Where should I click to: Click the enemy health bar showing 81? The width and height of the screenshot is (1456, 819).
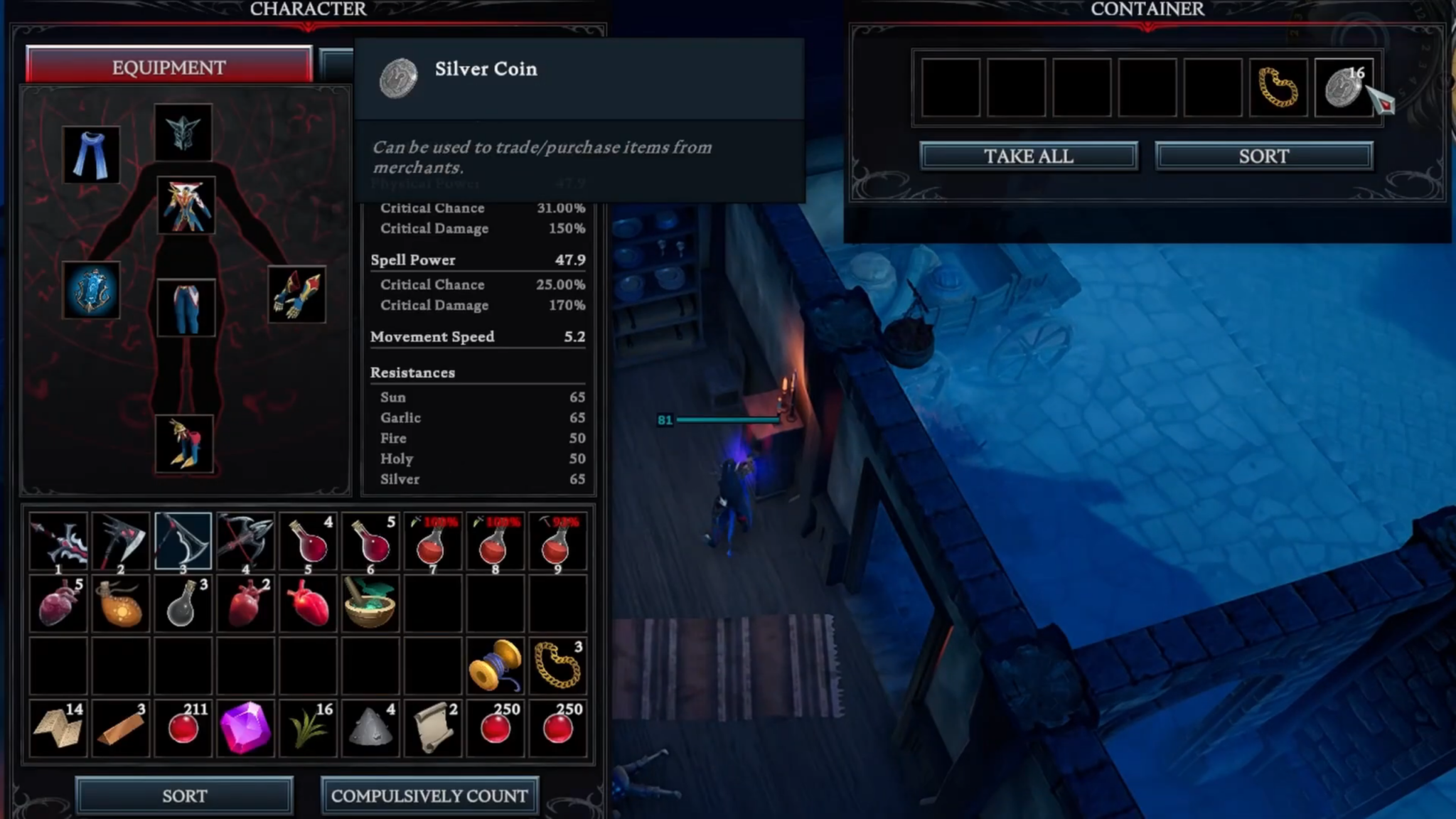(x=725, y=420)
